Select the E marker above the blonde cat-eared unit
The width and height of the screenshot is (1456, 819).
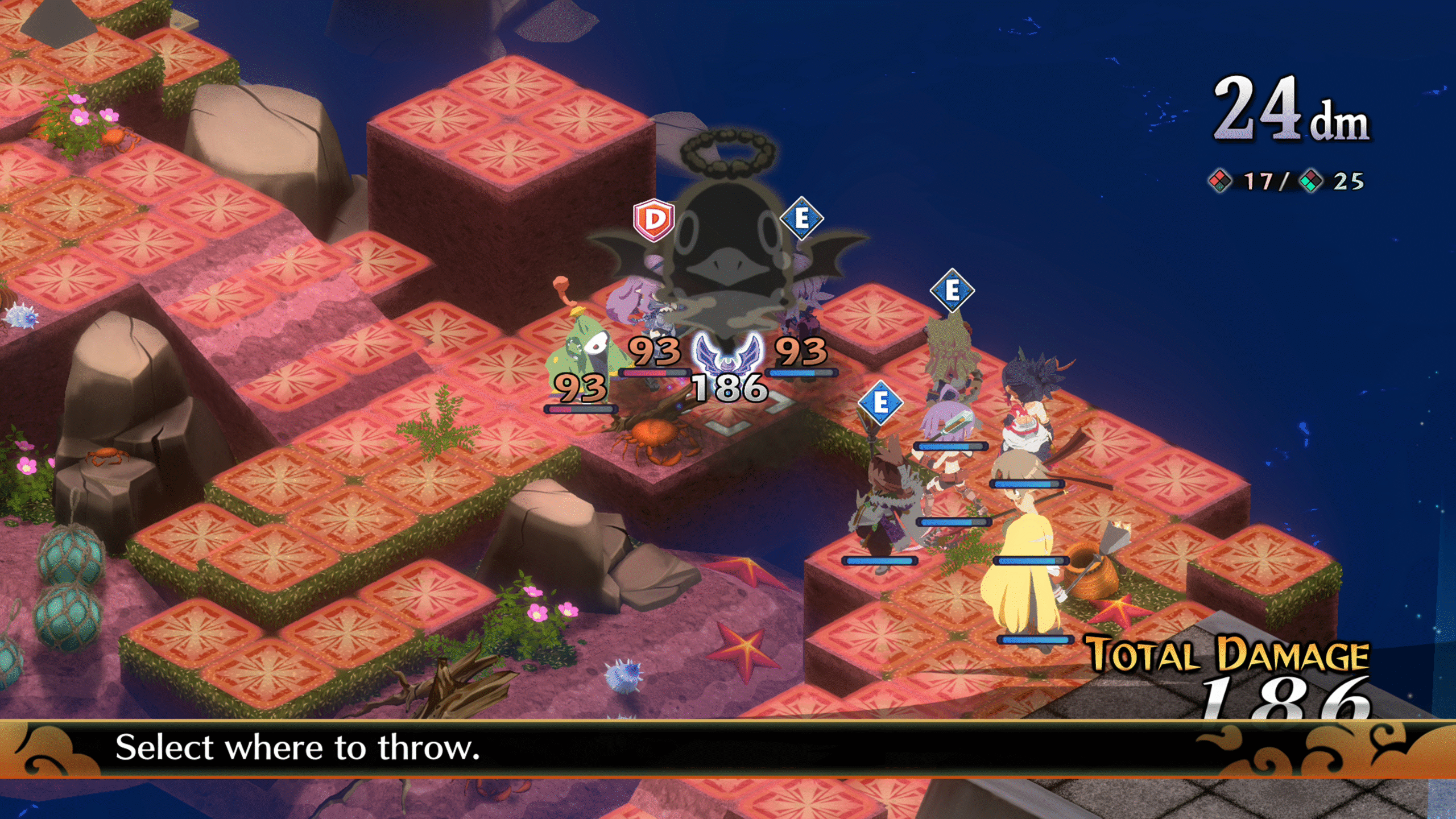(x=952, y=291)
